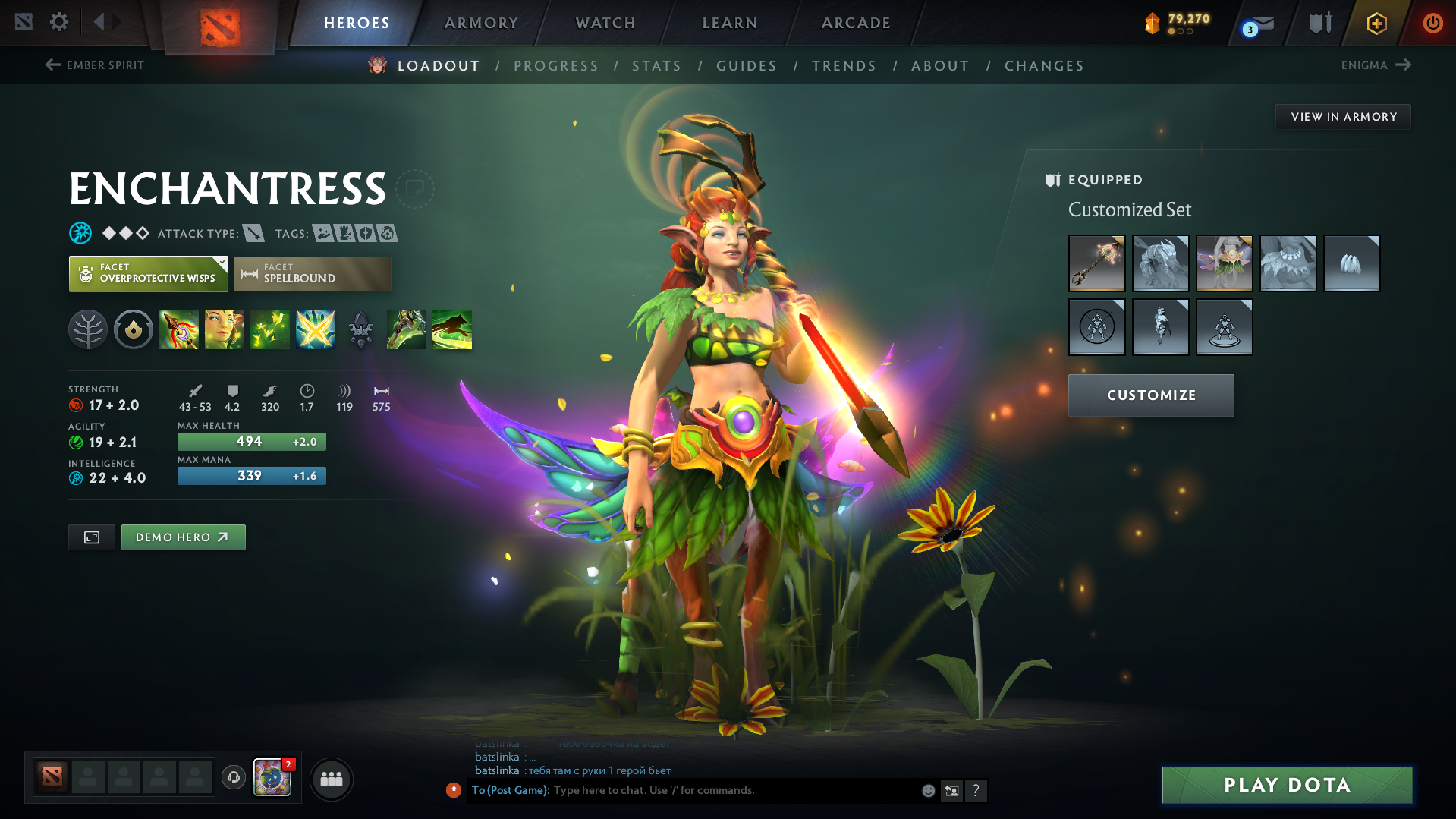The width and height of the screenshot is (1456, 819).
Task: Quit game with red power button
Action: 1432,23
